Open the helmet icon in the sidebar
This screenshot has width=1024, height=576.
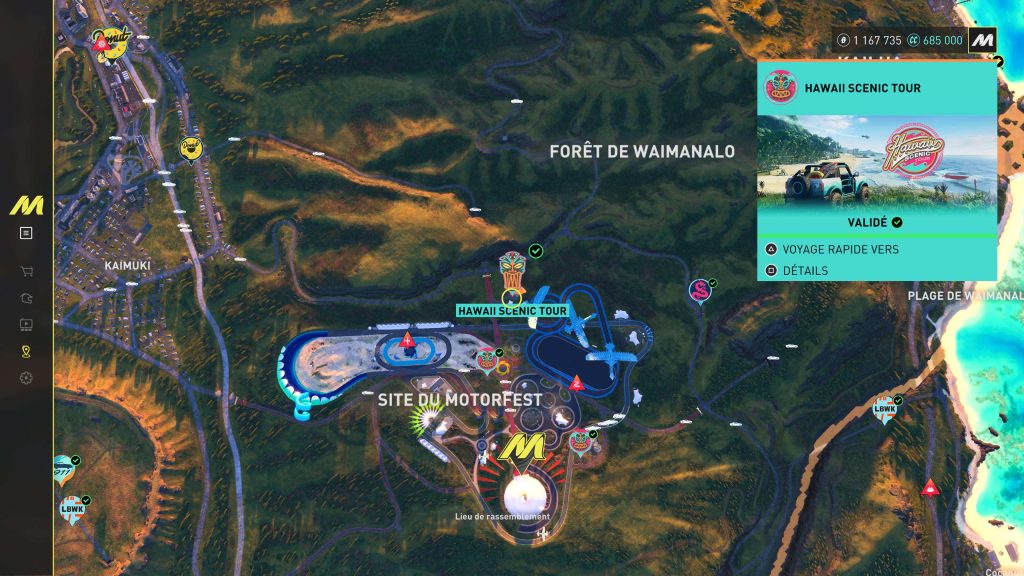(x=26, y=298)
